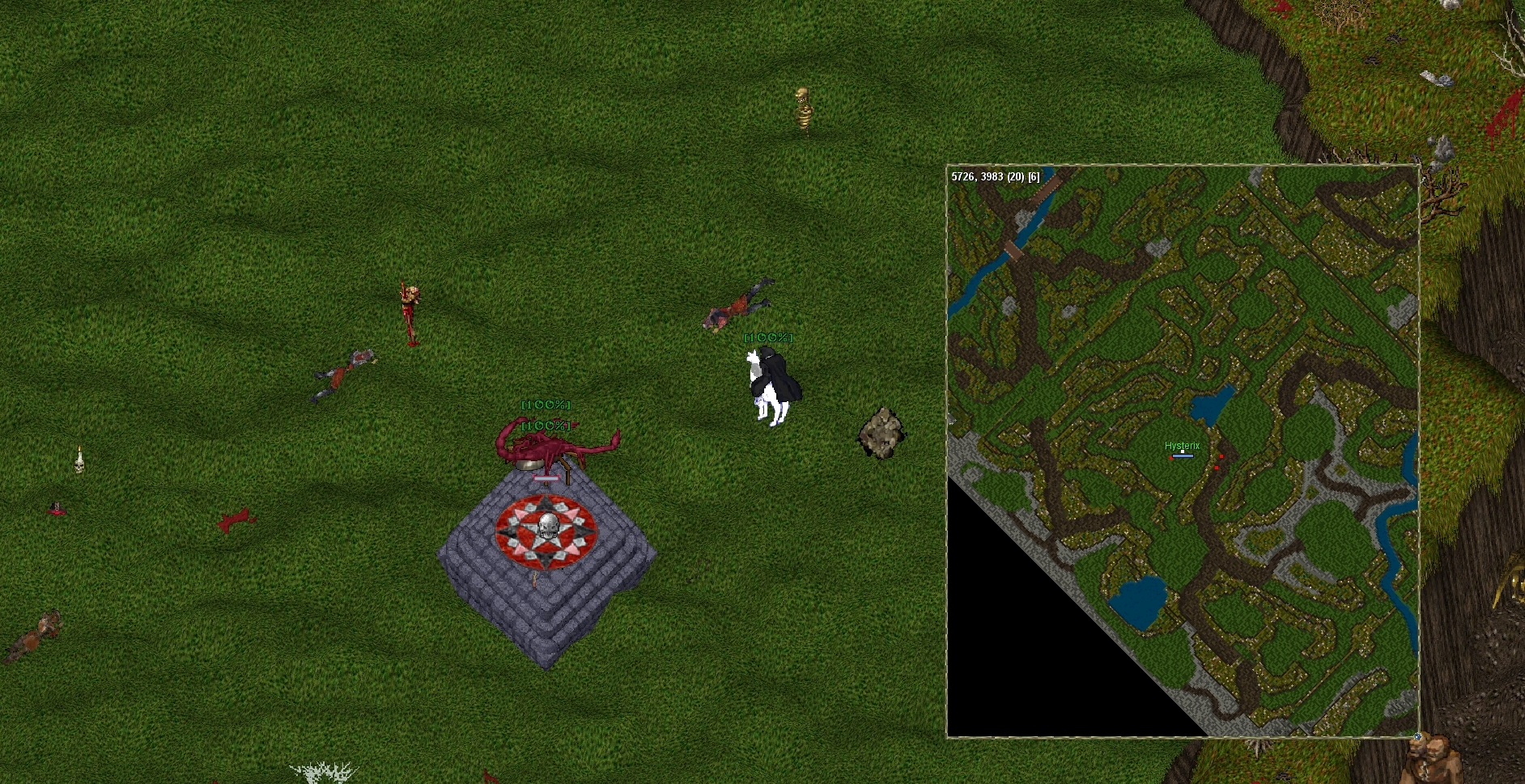
Task: Toggle the scorpion's health bar display
Action: pyautogui.click(x=545, y=424)
